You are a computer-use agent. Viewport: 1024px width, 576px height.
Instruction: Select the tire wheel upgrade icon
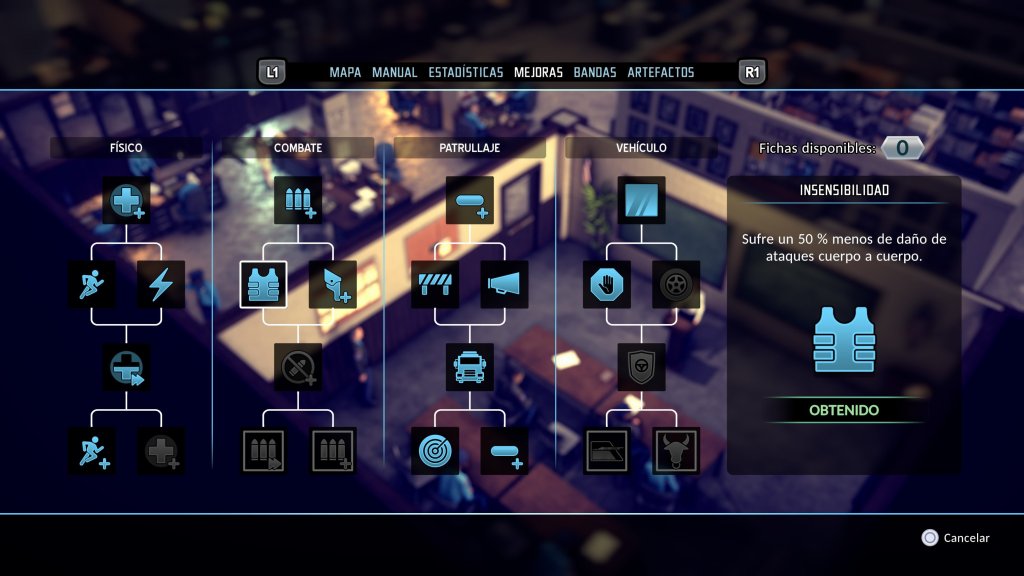[x=676, y=285]
